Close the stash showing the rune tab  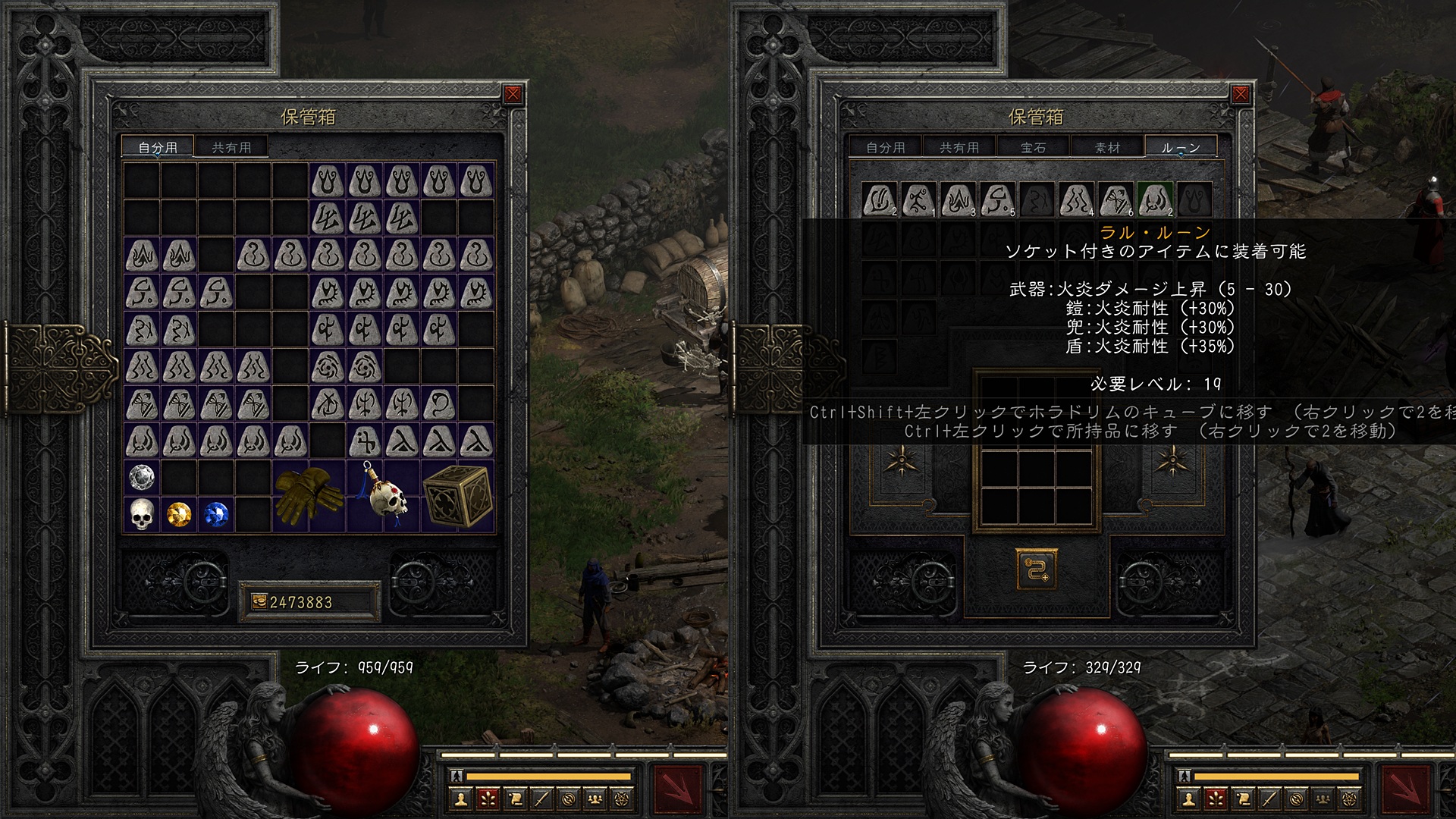[1241, 94]
